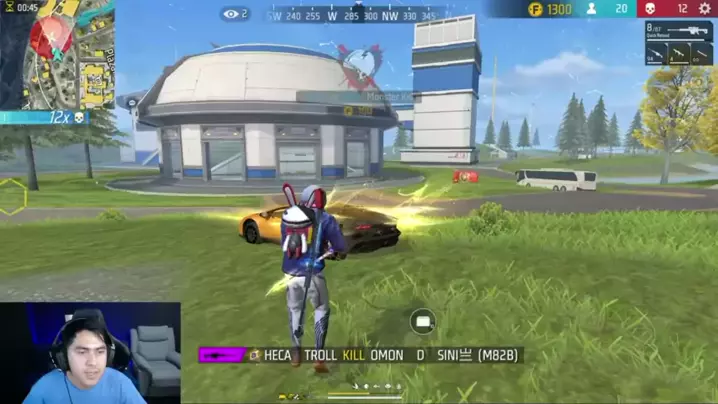Click the spectator eye icon

tap(232, 14)
